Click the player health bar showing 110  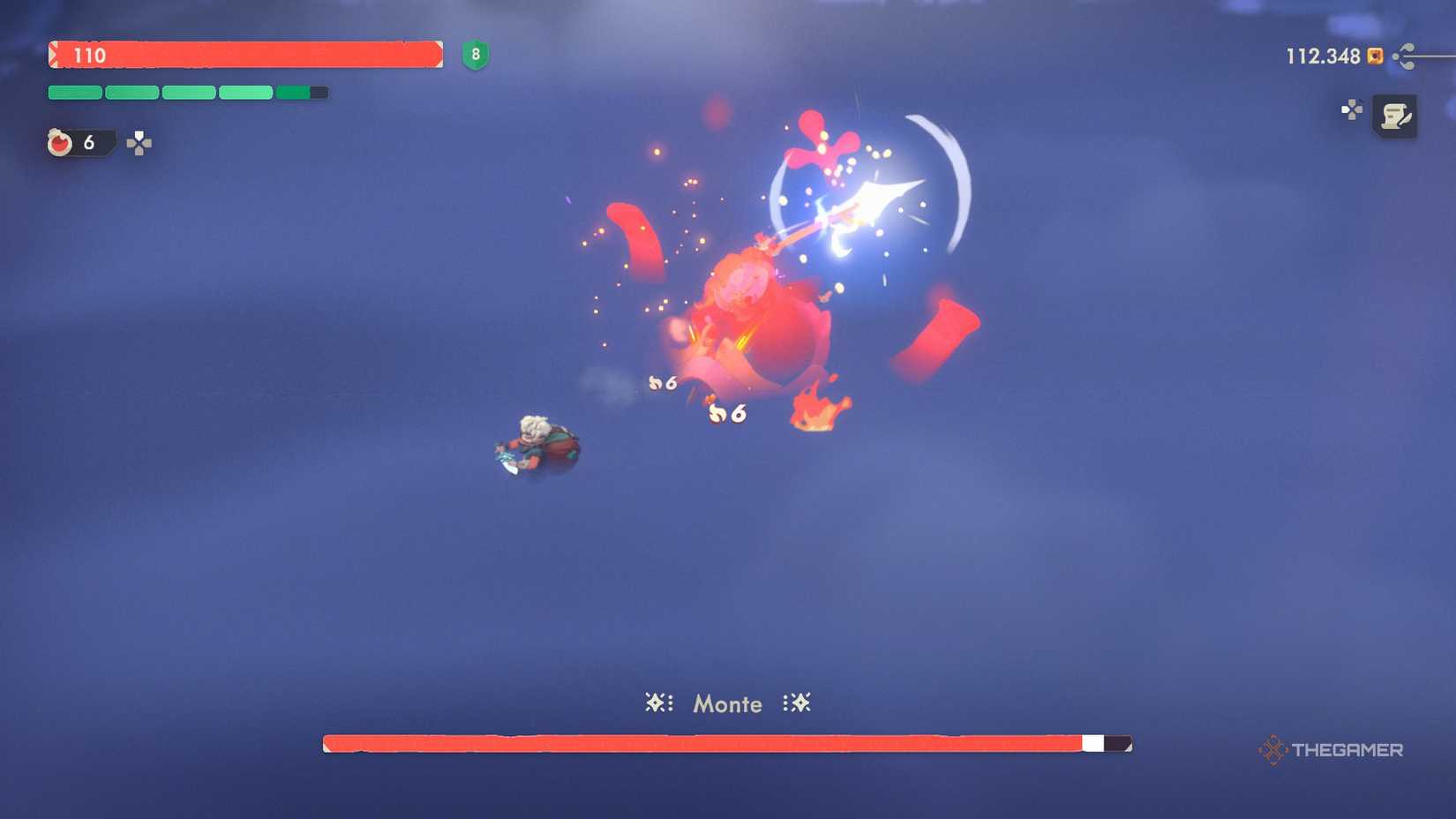[247, 56]
